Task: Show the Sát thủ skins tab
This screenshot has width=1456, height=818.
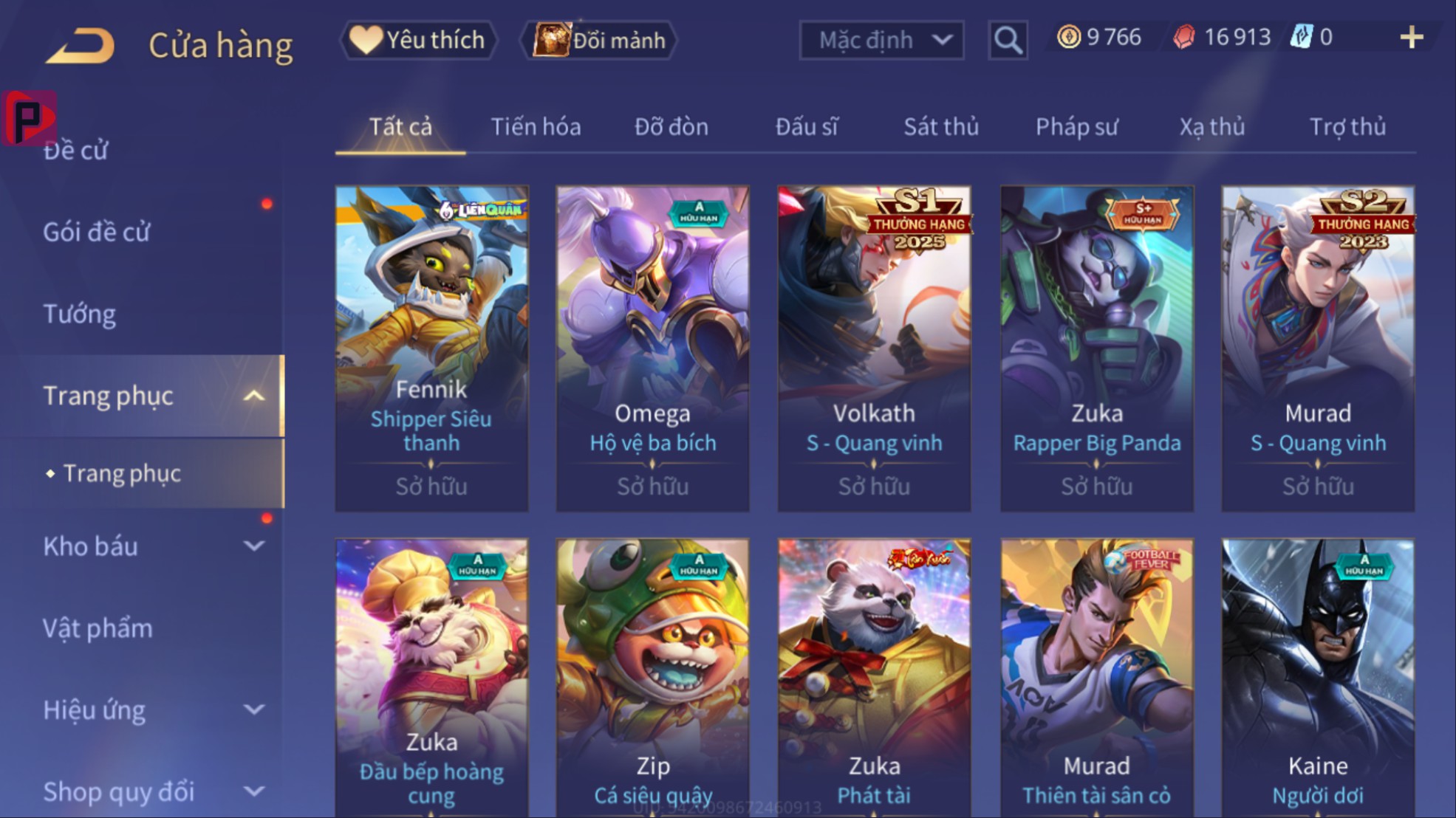Action: tap(941, 127)
